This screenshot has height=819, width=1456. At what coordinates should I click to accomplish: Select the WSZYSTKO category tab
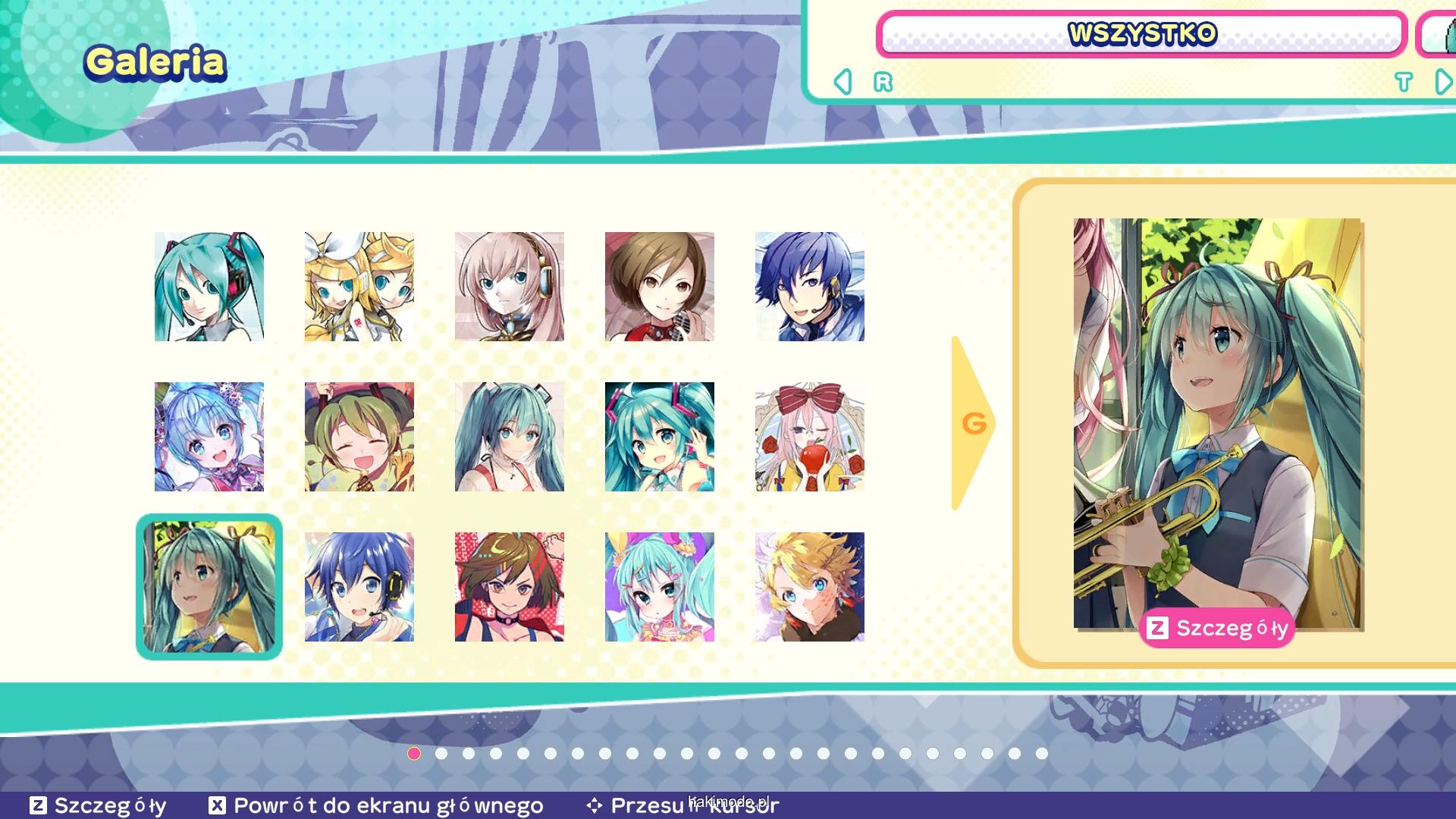point(1141,34)
